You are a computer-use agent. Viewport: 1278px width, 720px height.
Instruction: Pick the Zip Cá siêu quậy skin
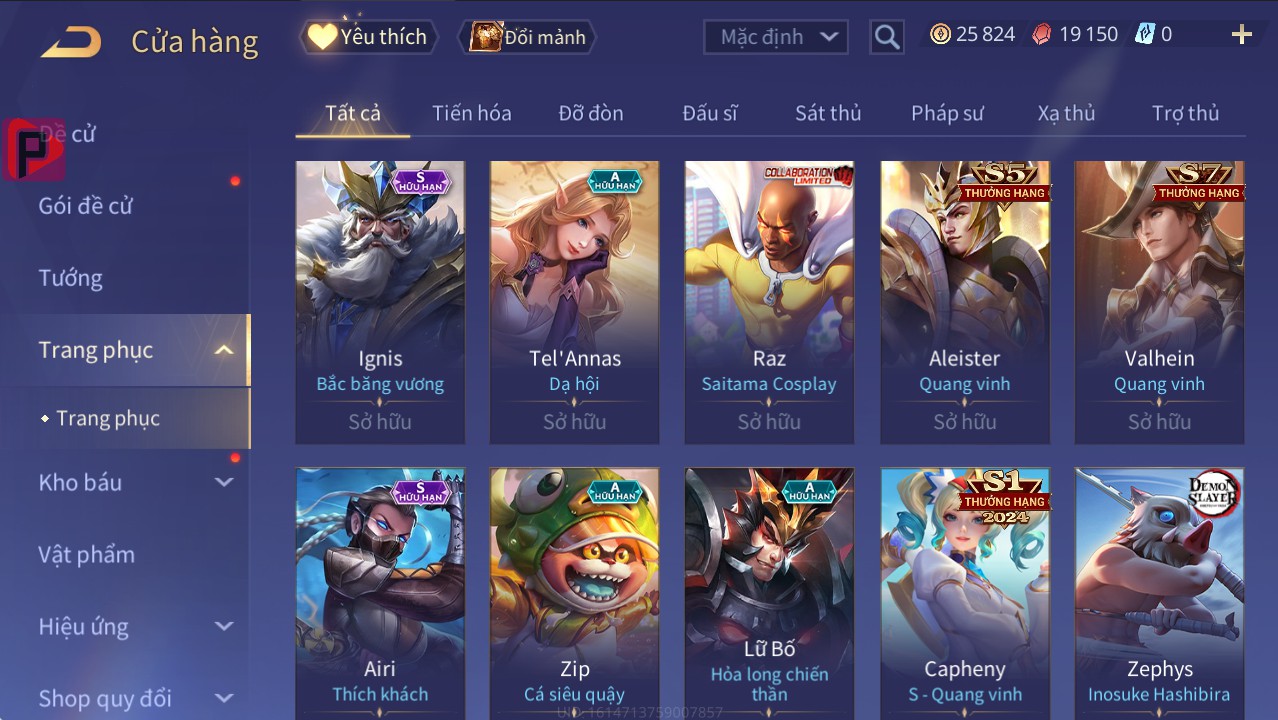[x=574, y=590]
